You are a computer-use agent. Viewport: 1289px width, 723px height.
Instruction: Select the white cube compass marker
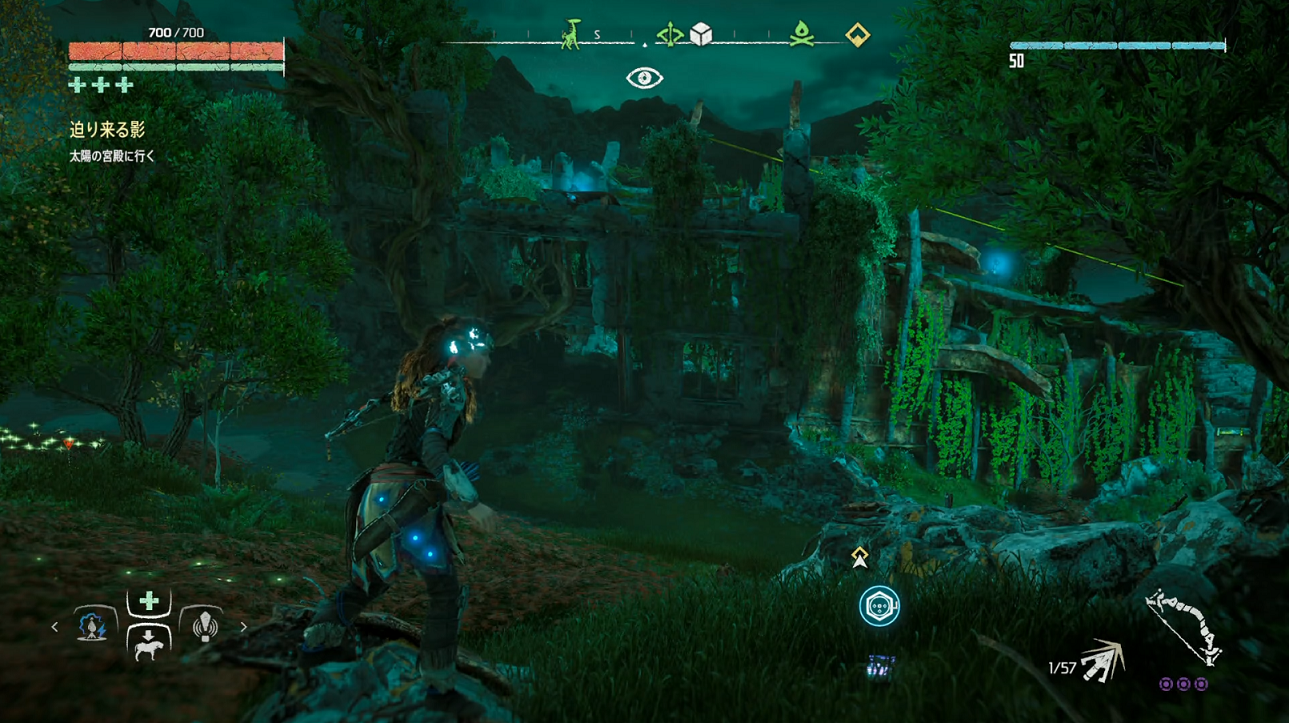point(701,35)
